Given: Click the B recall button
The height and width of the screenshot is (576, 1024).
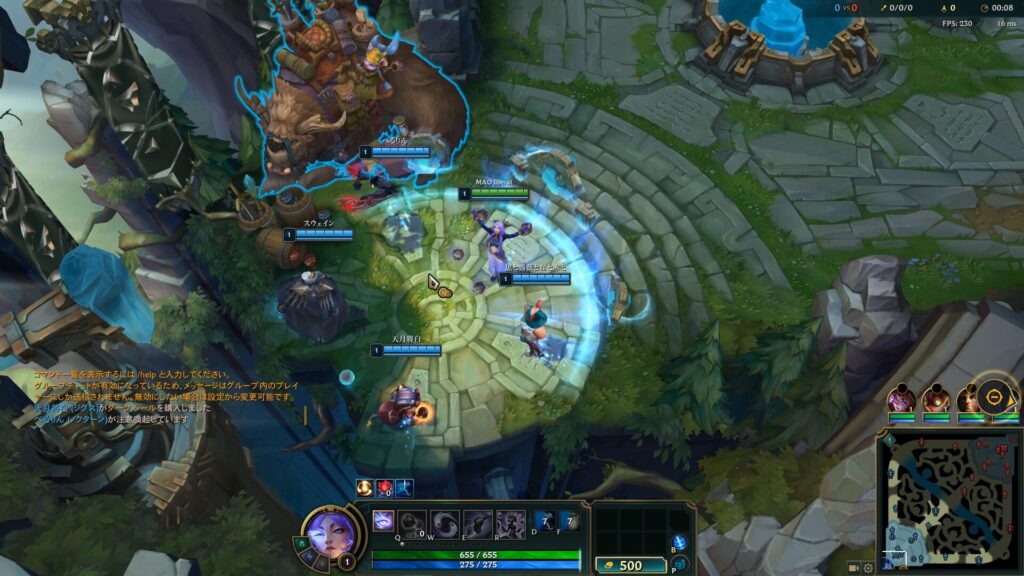Looking at the screenshot, I should 681,542.
